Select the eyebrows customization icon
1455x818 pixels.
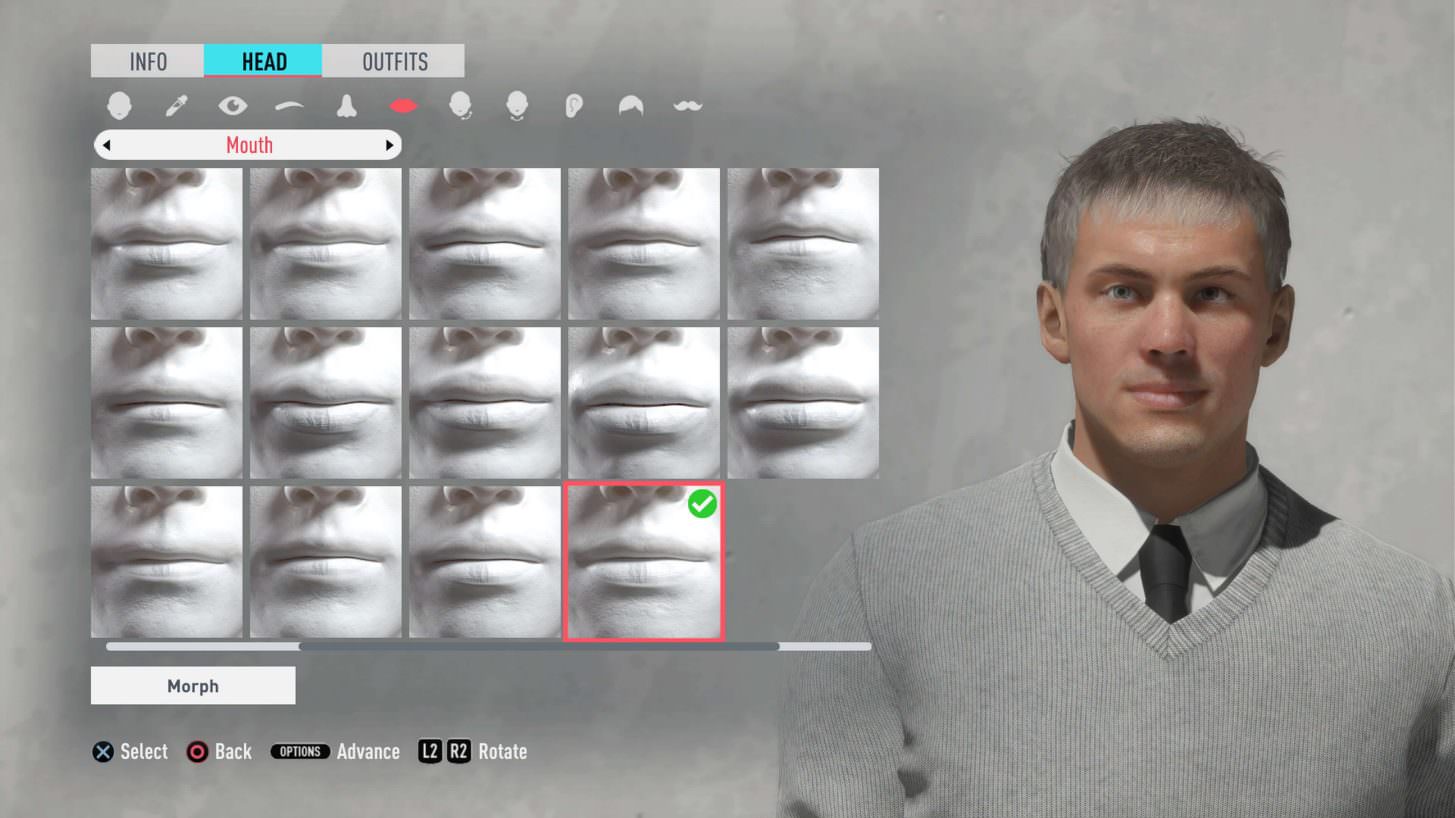click(289, 103)
